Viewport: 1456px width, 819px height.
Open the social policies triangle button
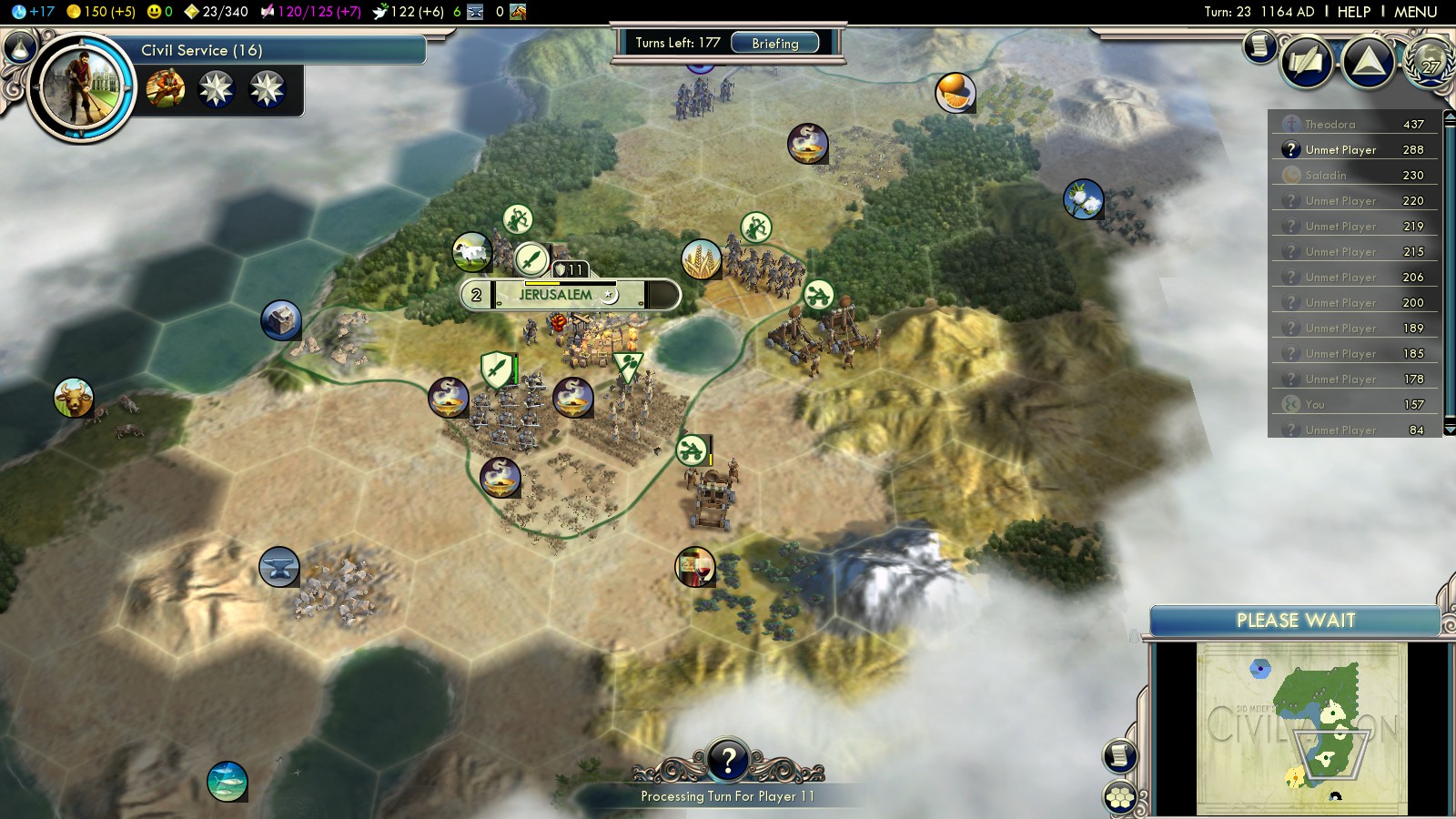click(x=1368, y=63)
